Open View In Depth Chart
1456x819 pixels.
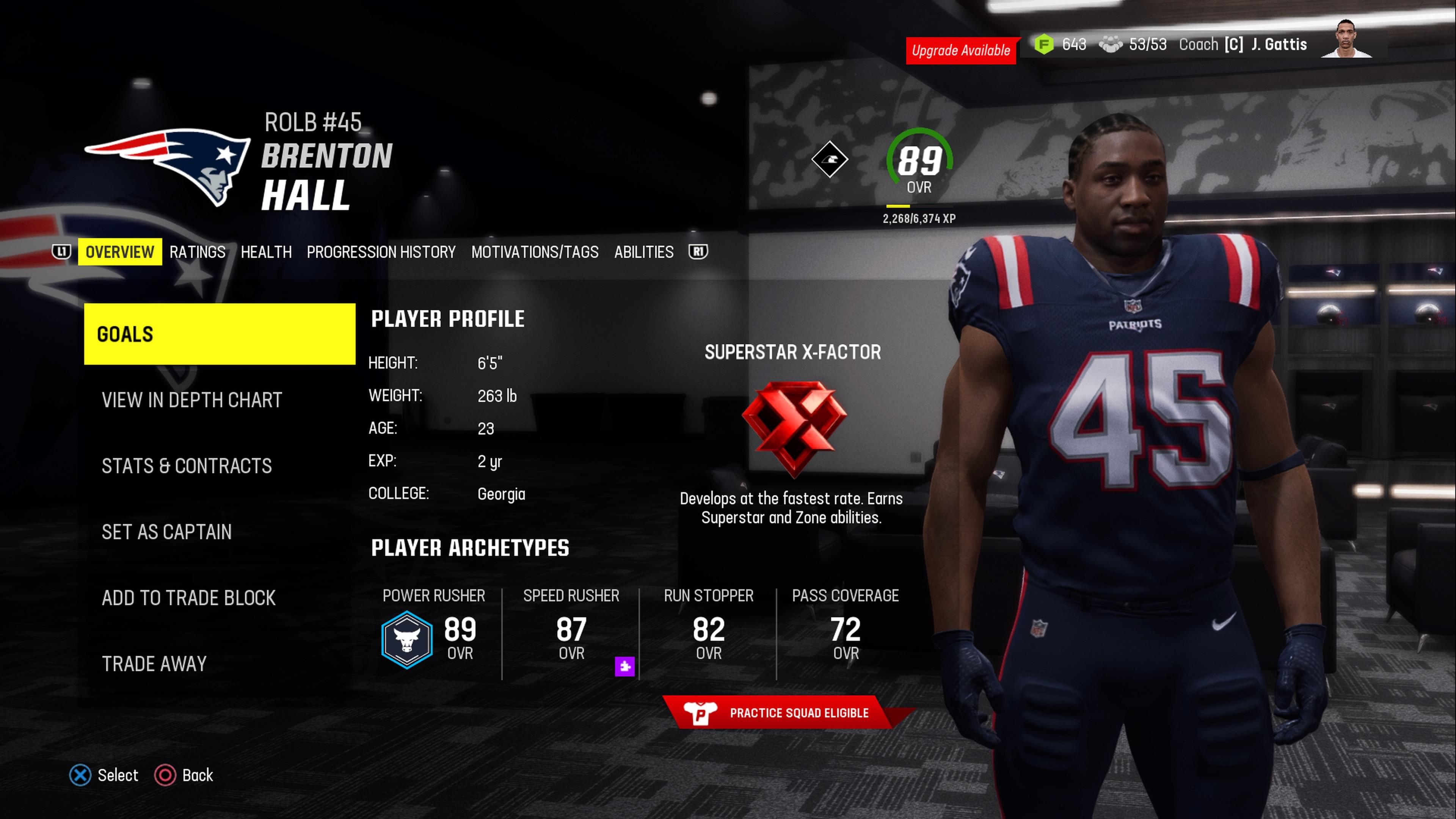[191, 400]
